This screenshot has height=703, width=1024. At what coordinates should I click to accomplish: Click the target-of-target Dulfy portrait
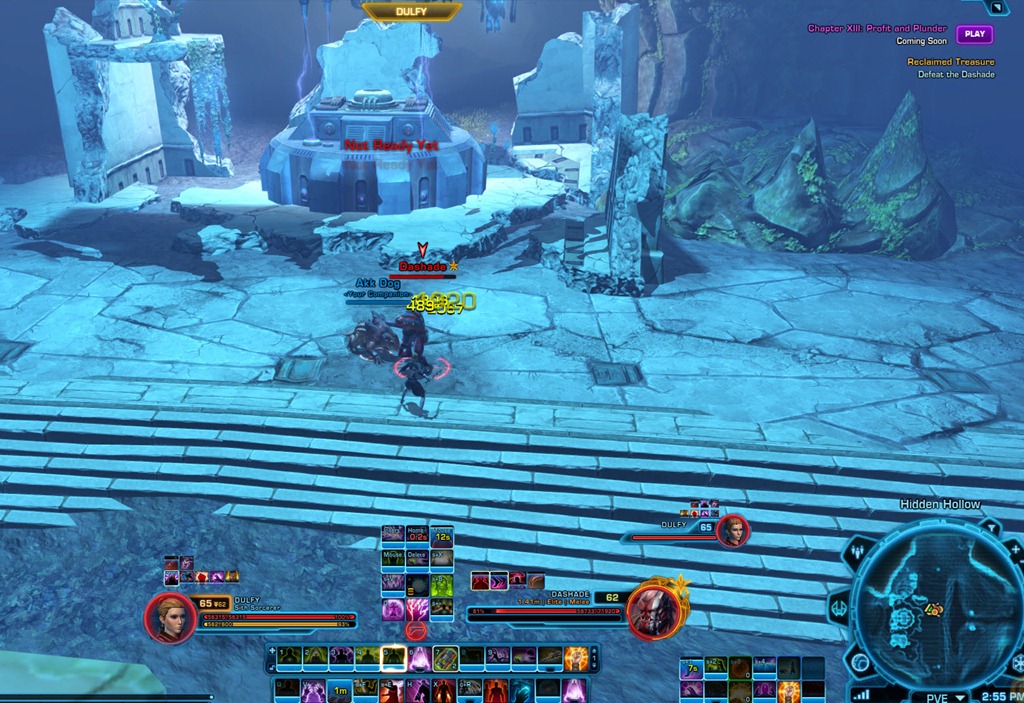[x=734, y=532]
